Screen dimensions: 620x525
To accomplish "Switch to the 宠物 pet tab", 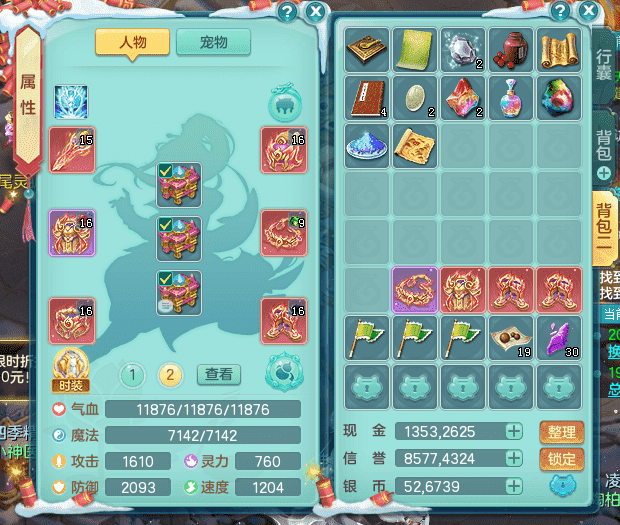I will pyautogui.click(x=213, y=42).
